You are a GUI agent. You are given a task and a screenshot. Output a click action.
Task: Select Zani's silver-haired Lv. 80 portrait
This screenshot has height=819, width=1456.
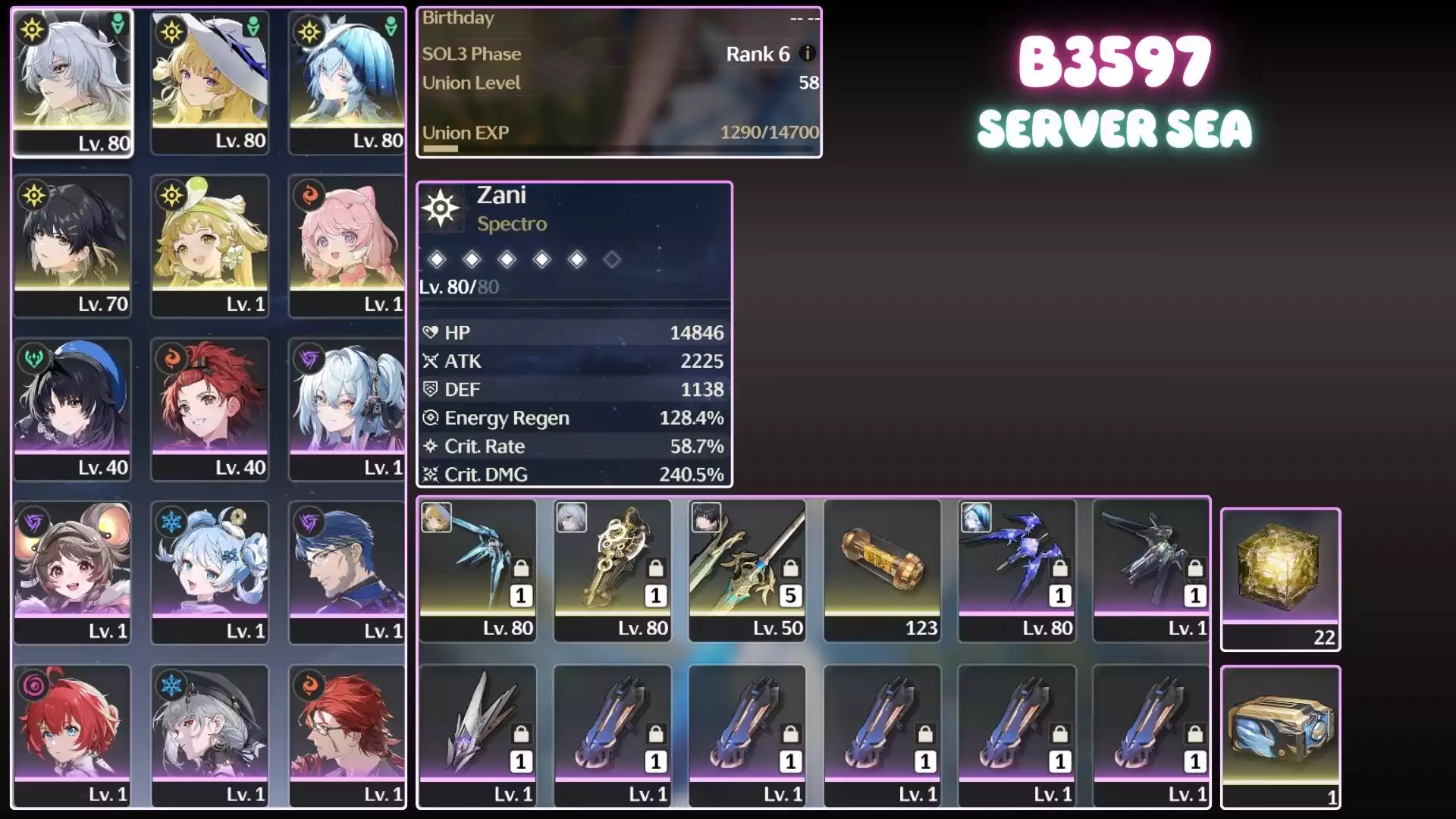coord(73,82)
